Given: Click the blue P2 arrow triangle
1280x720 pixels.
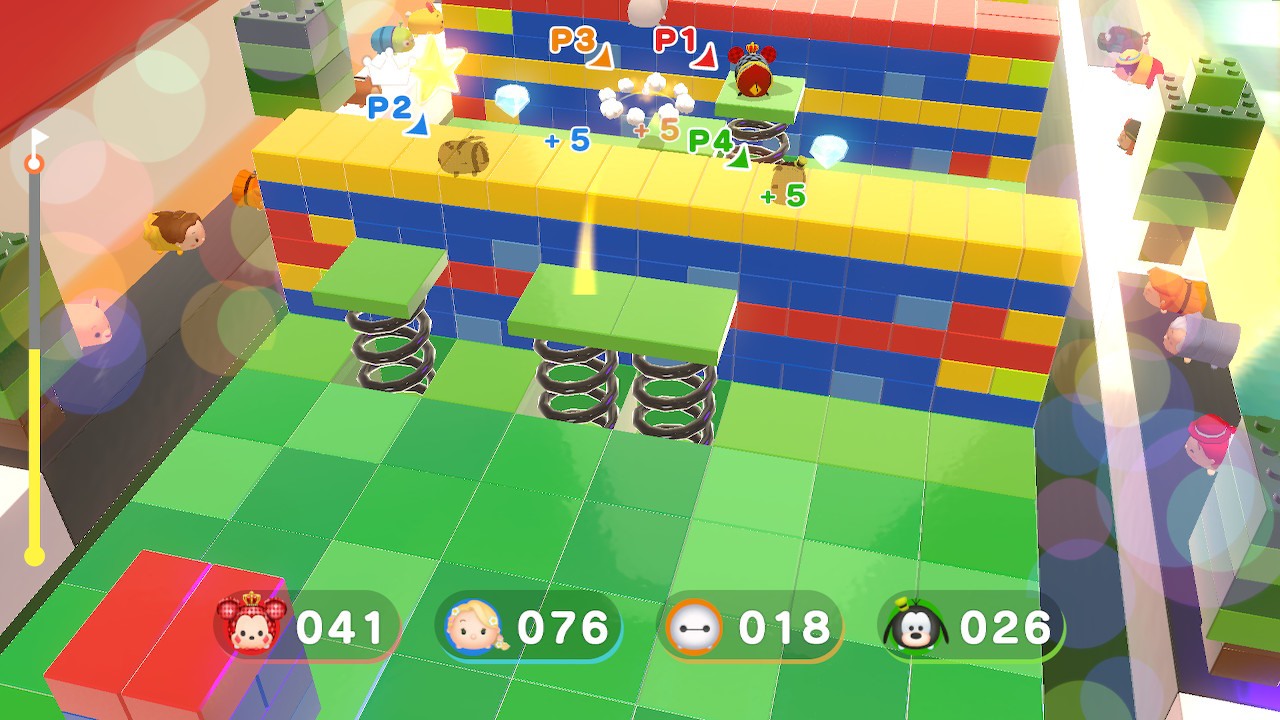Looking at the screenshot, I should [x=415, y=127].
